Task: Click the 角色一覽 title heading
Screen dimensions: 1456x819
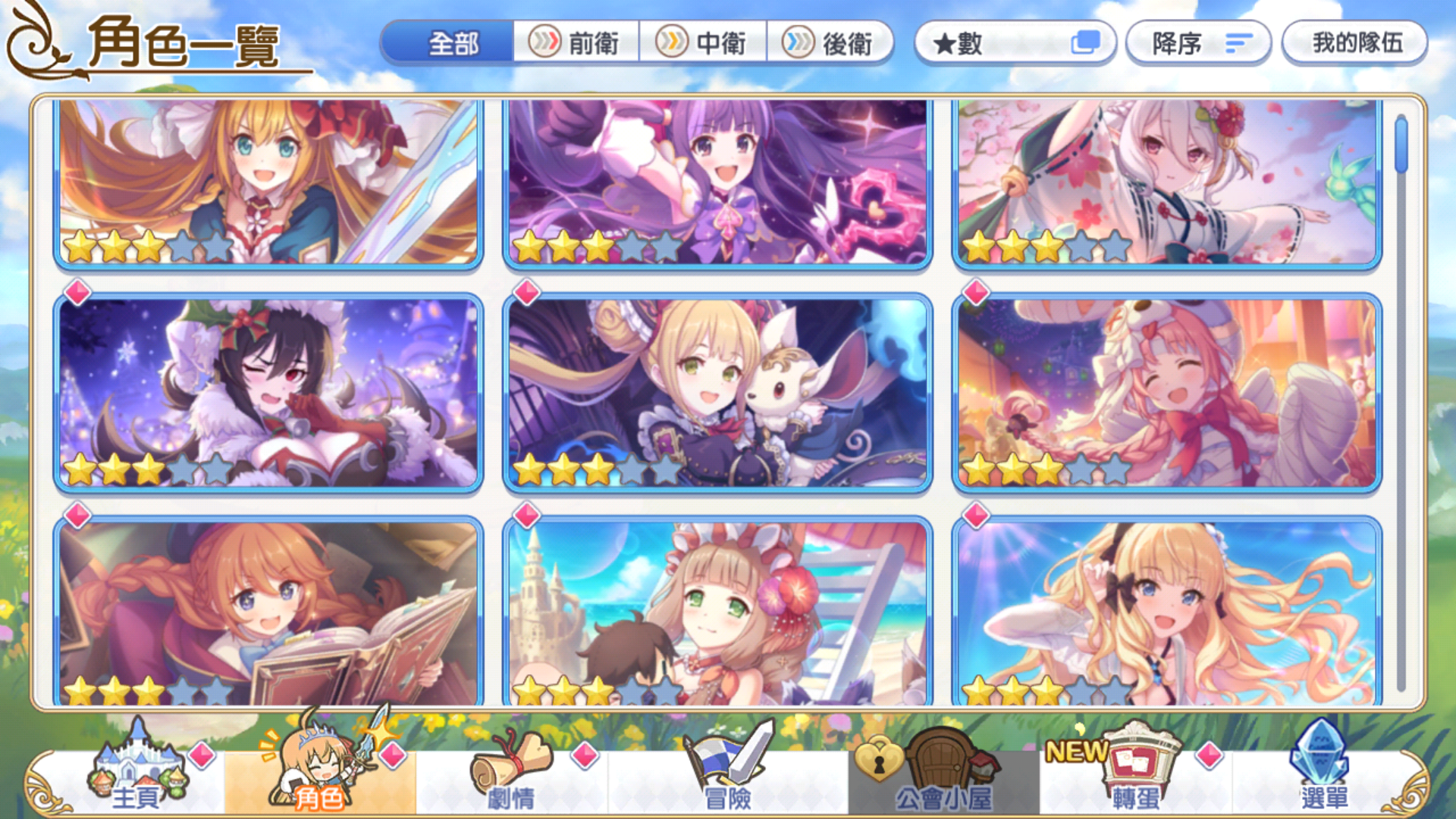Action: (x=187, y=43)
